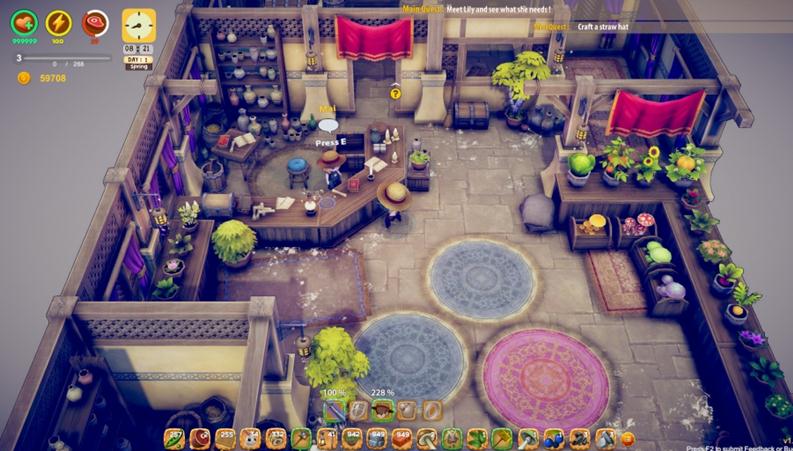Select the raw meat hotbar slot
Screen dimensions: 793x451
point(200,437)
